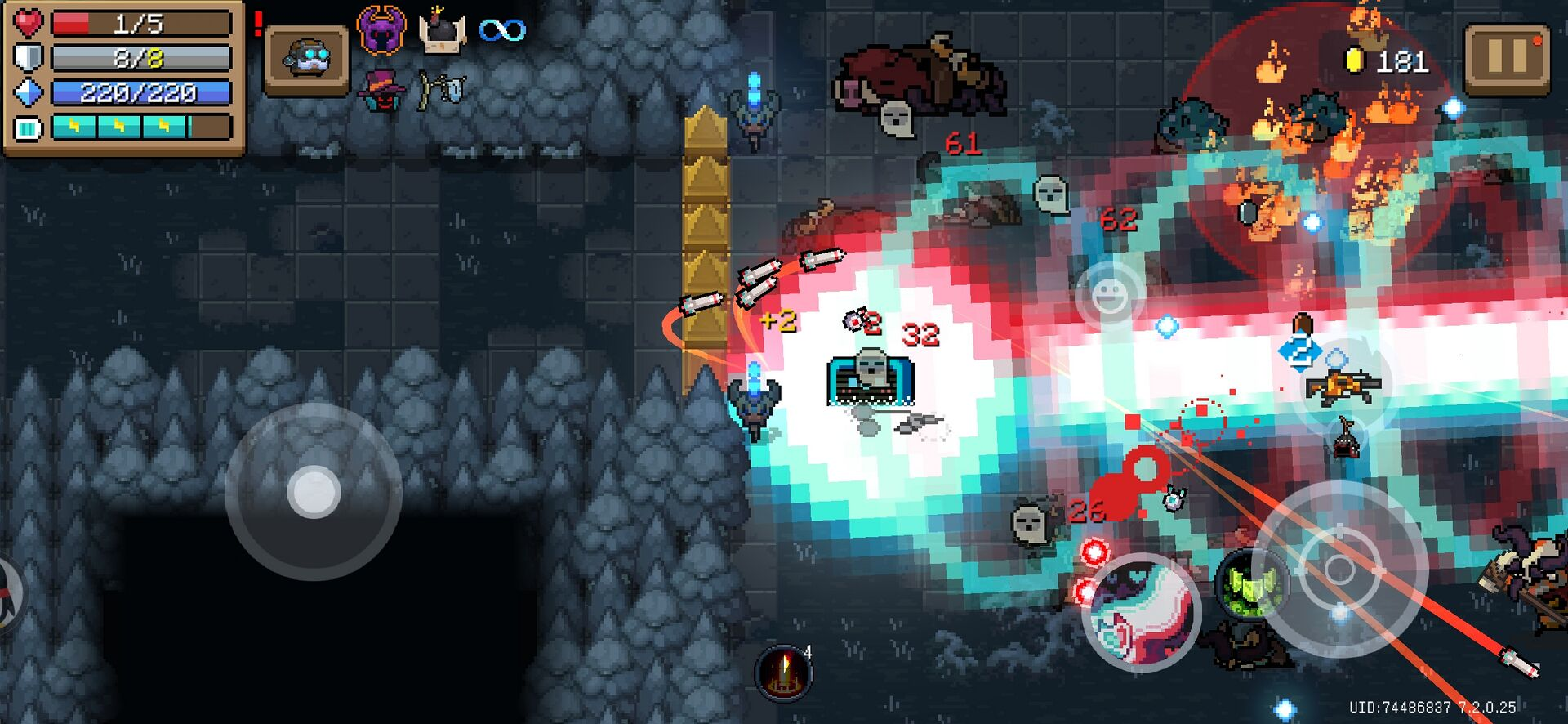The height and width of the screenshot is (724, 1568).
Task: Select the bow and shield buff icon
Action: [x=442, y=89]
